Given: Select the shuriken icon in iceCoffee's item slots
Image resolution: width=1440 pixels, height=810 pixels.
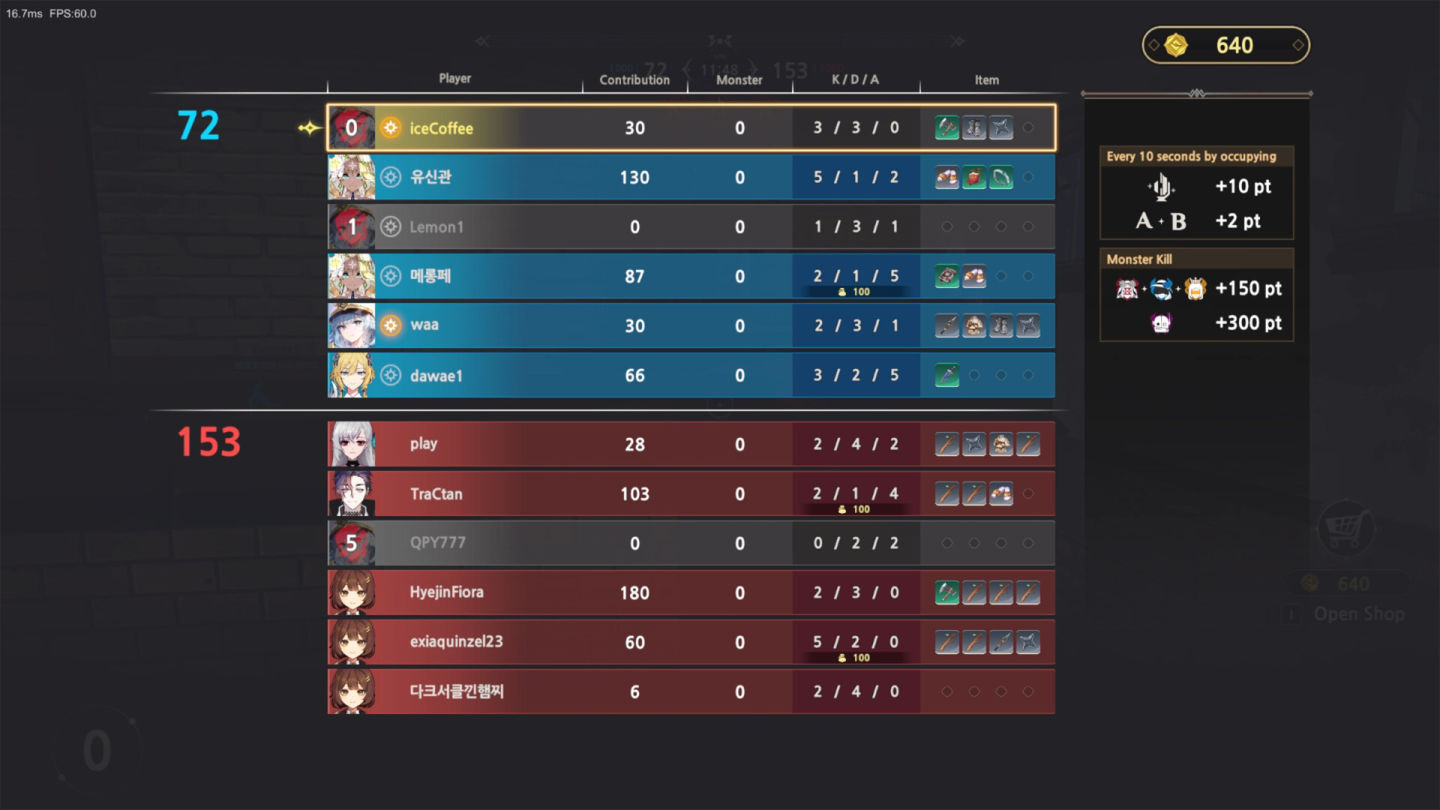Looking at the screenshot, I should [x=1000, y=127].
